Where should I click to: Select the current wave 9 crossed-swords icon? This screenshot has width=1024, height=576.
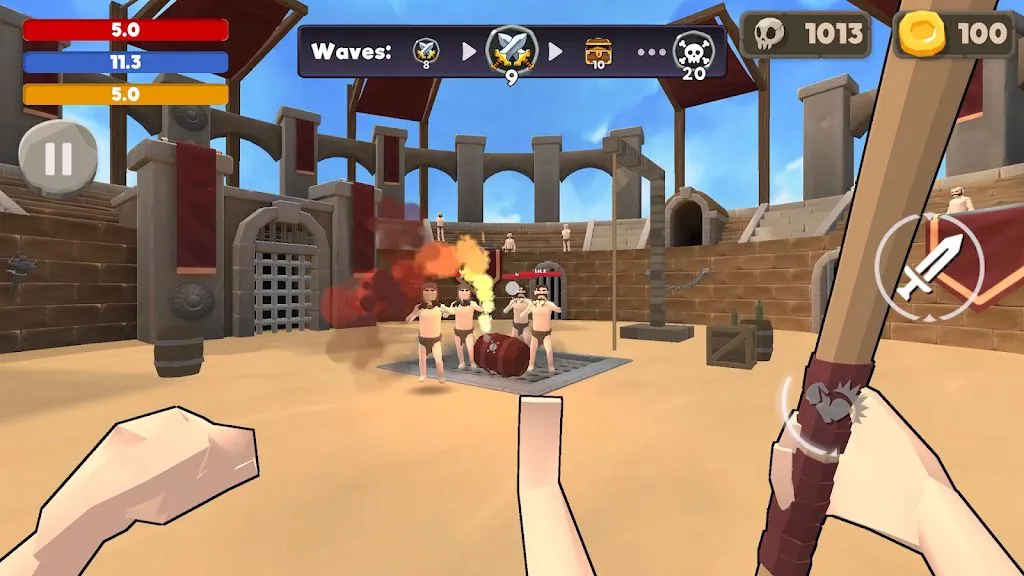[x=511, y=52]
